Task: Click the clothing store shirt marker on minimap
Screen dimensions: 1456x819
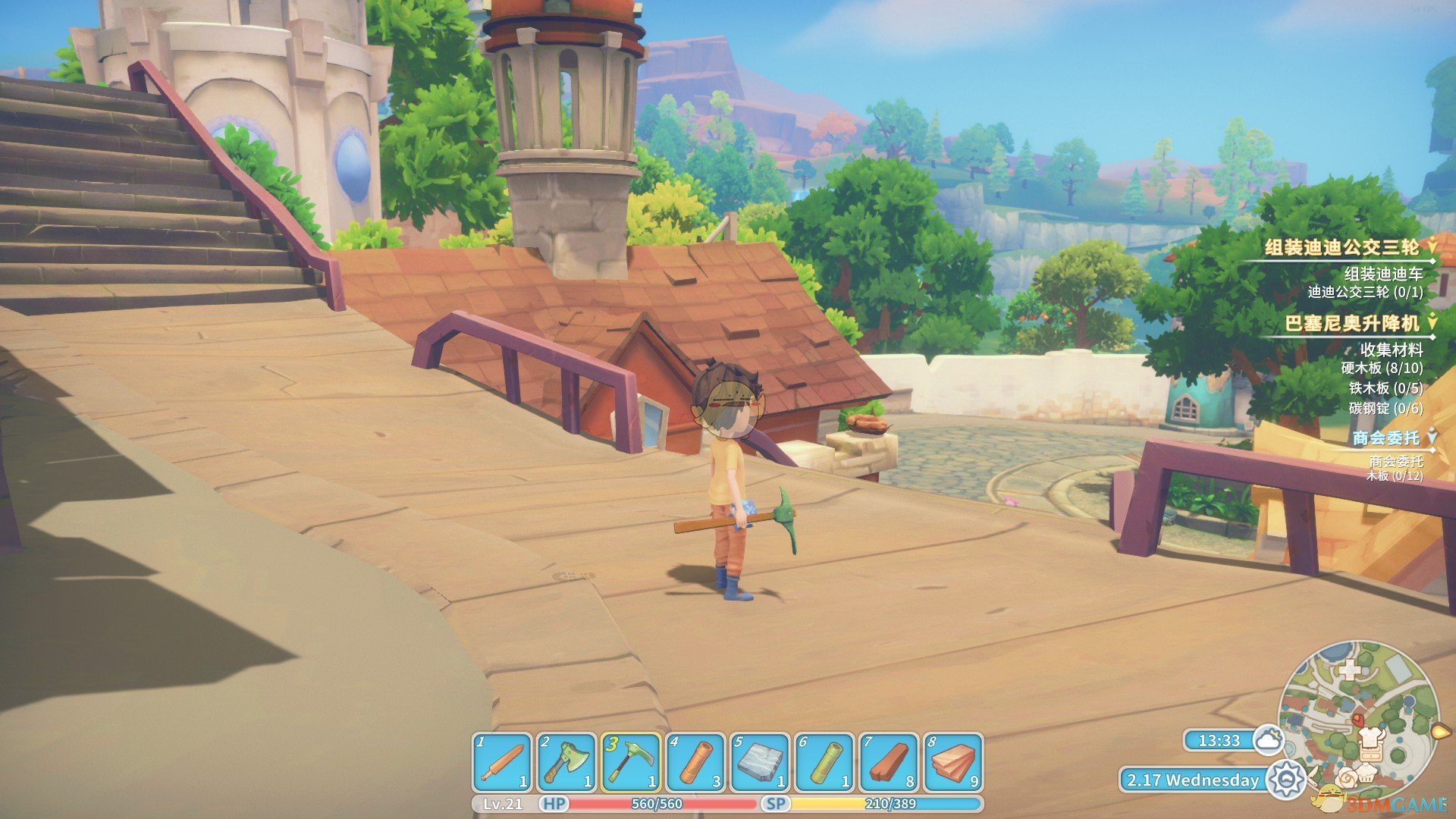Action: coord(1373,737)
